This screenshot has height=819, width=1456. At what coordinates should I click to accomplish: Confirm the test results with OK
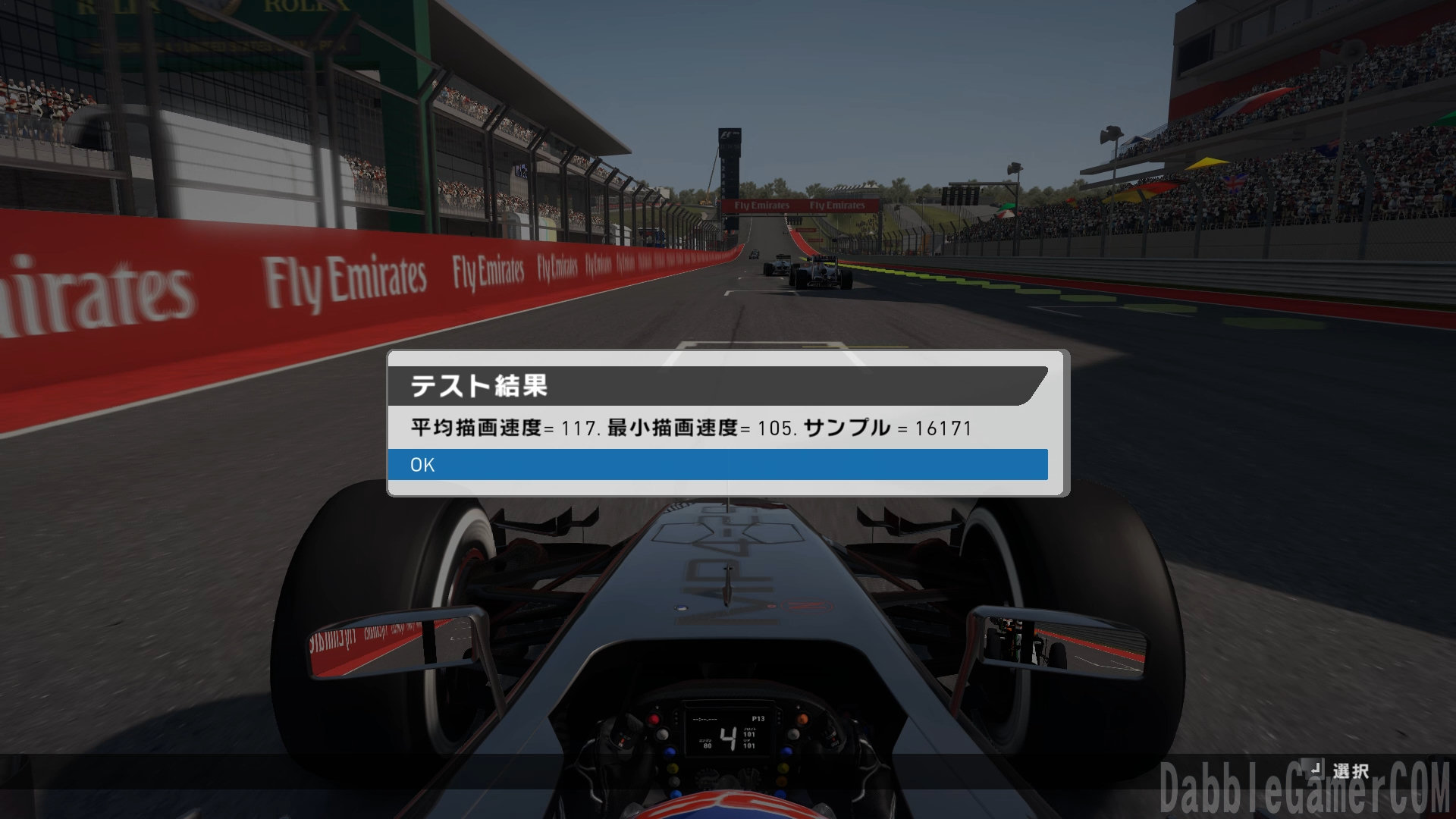pos(717,464)
